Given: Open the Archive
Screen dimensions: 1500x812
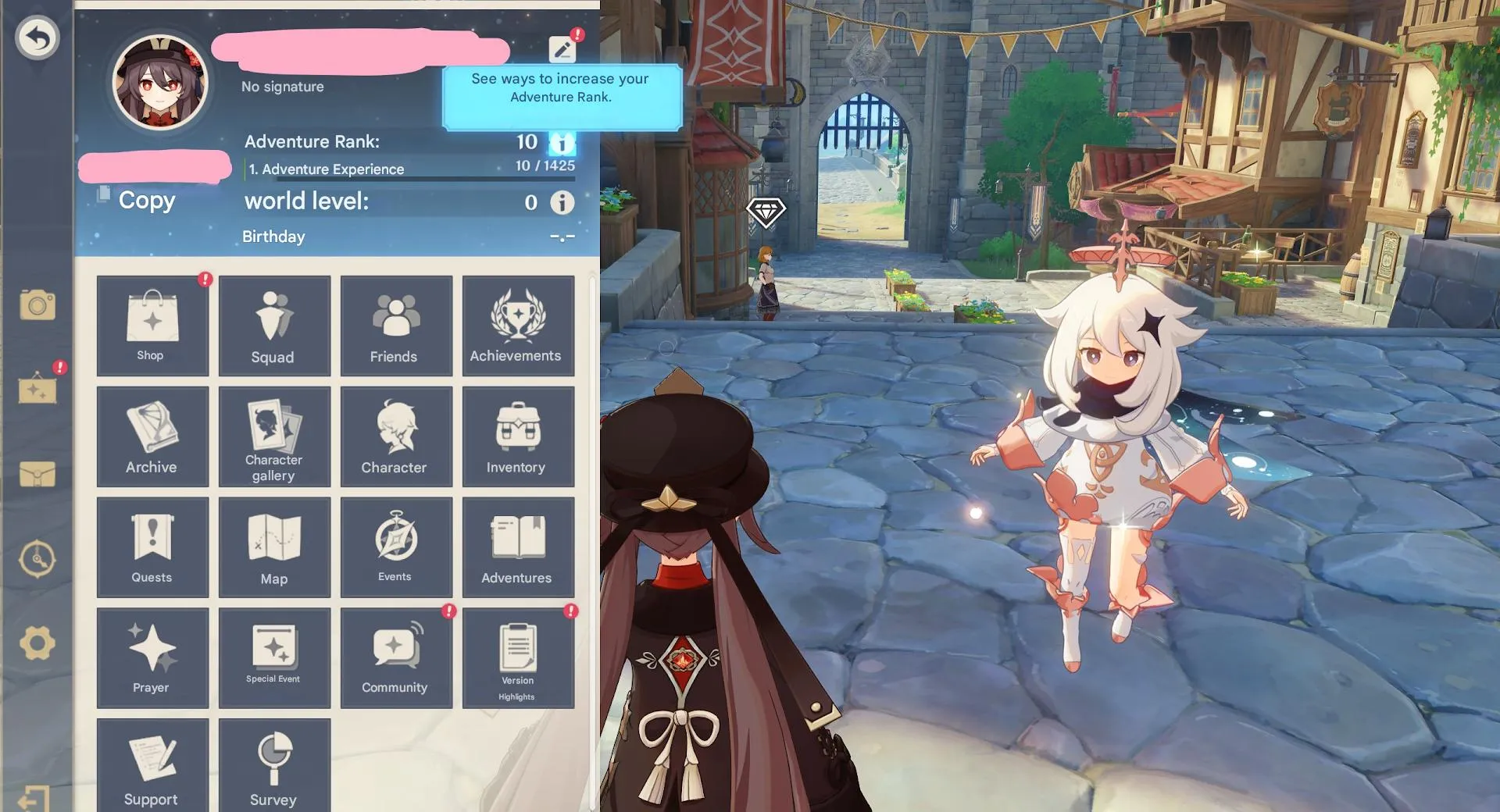Looking at the screenshot, I should (x=152, y=436).
